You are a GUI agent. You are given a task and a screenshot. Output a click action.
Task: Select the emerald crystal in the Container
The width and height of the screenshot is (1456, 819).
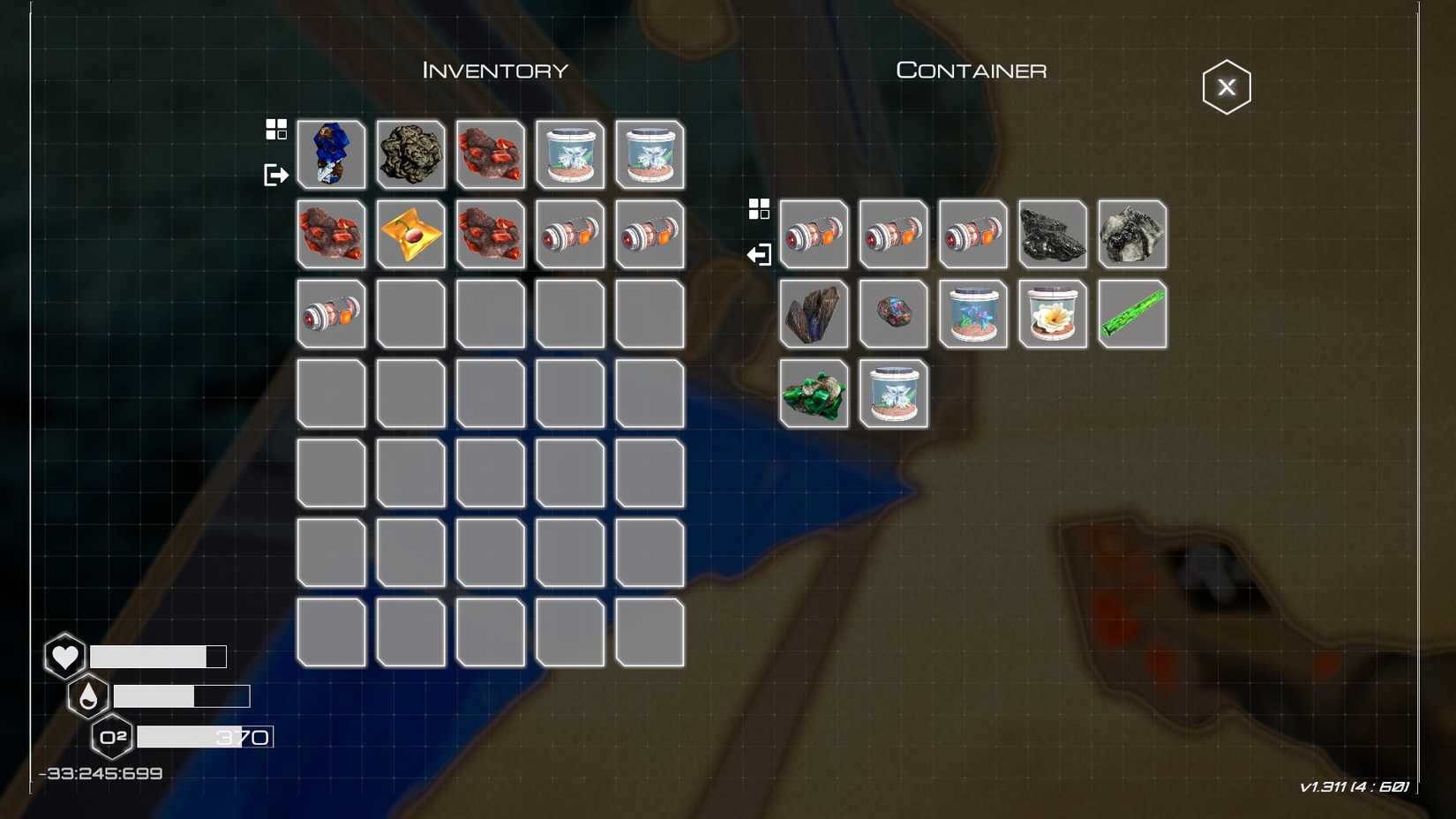tap(814, 393)
